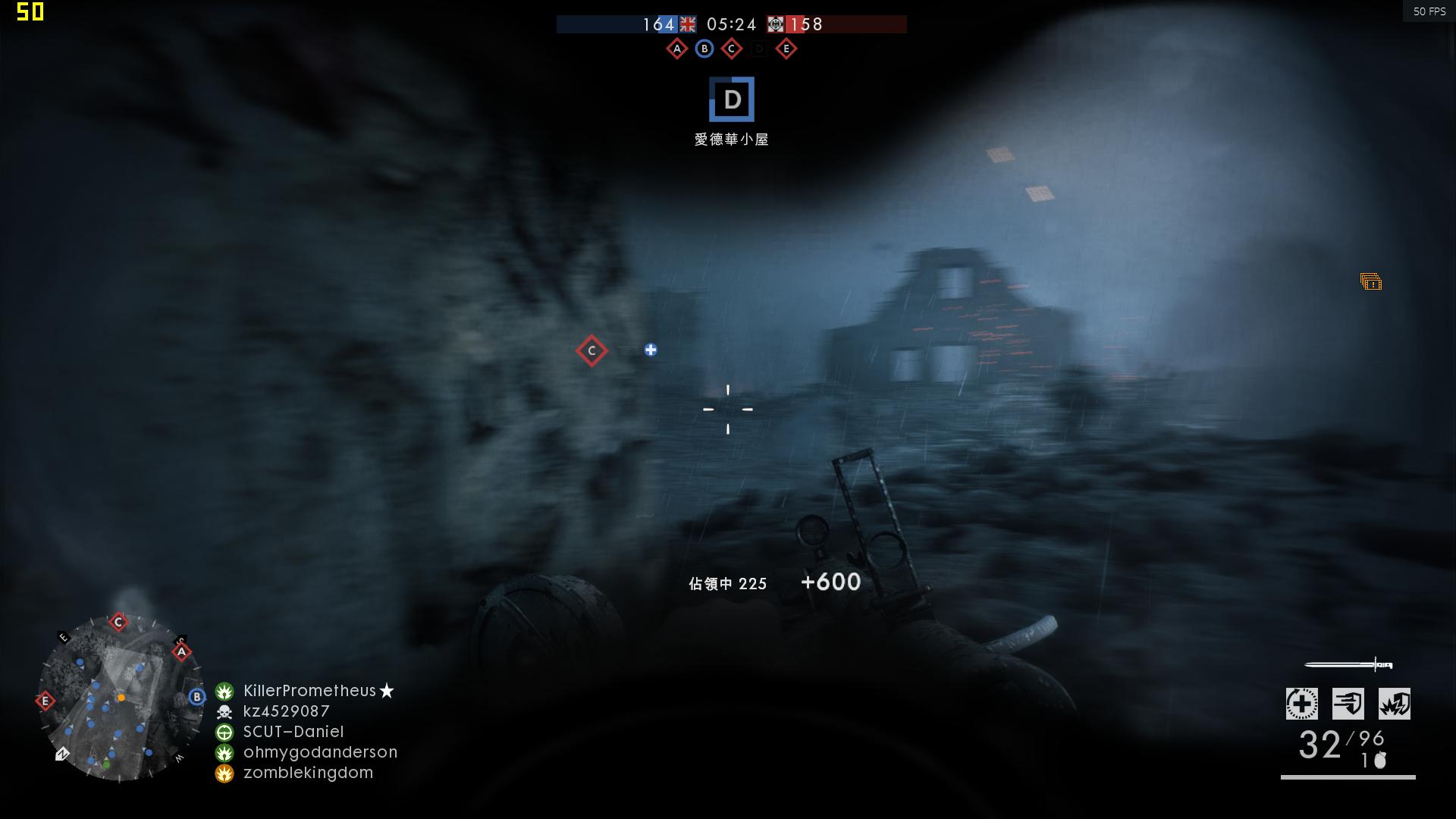Expand the D objective labeled 愛德華小屋
The height and width of the screenshot is (819, 1456).
coord(730,99)
